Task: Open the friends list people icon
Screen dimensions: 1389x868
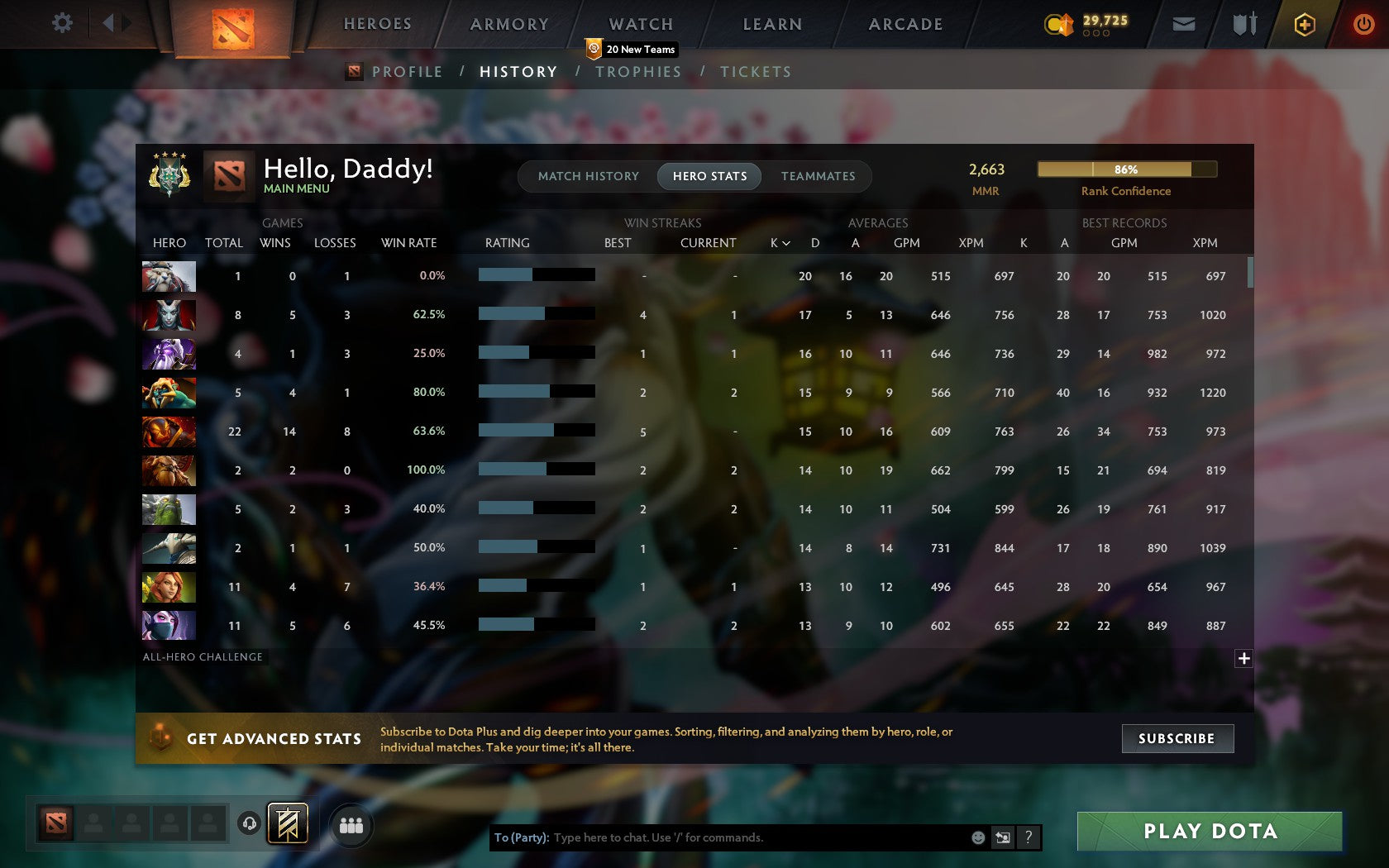Action: click(351, 823)
